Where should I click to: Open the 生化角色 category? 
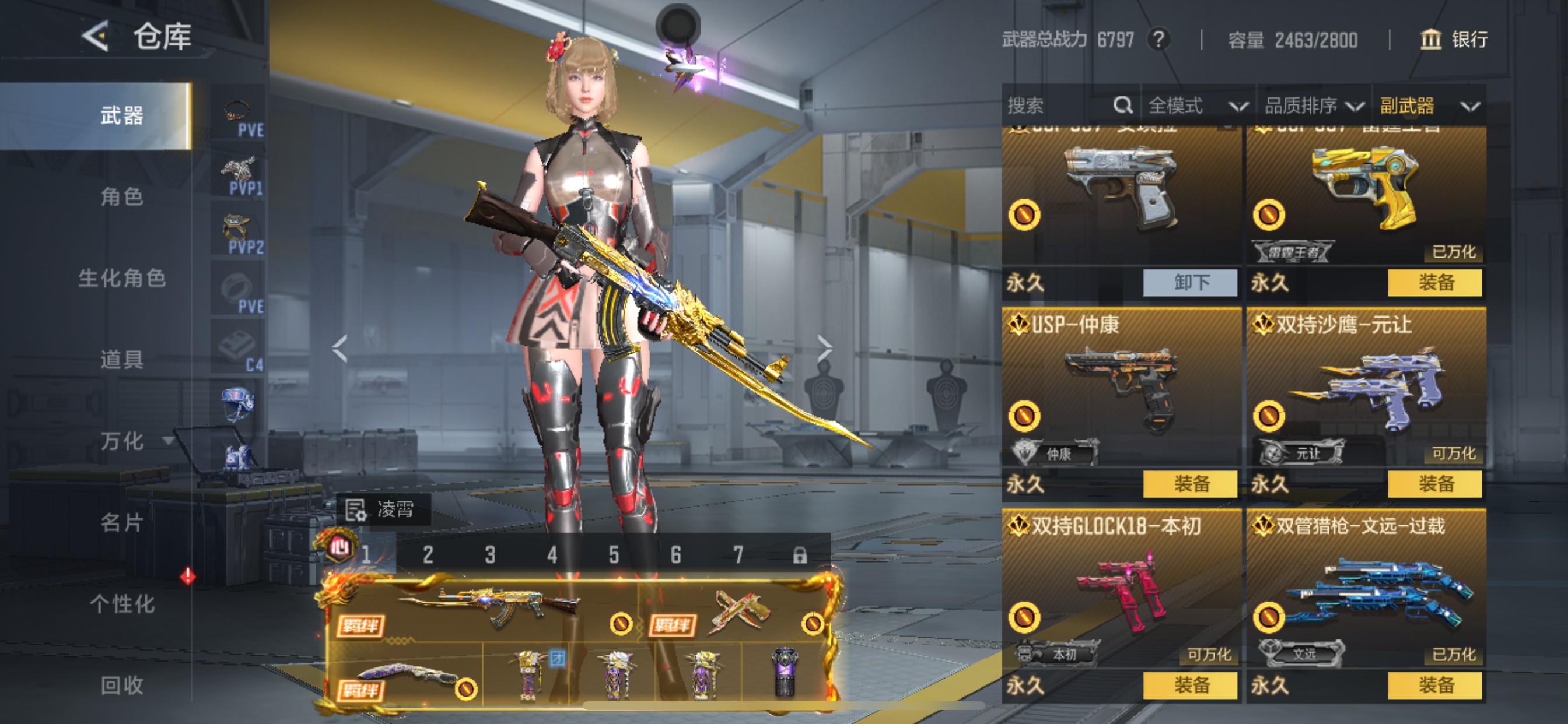click(122, 279)
